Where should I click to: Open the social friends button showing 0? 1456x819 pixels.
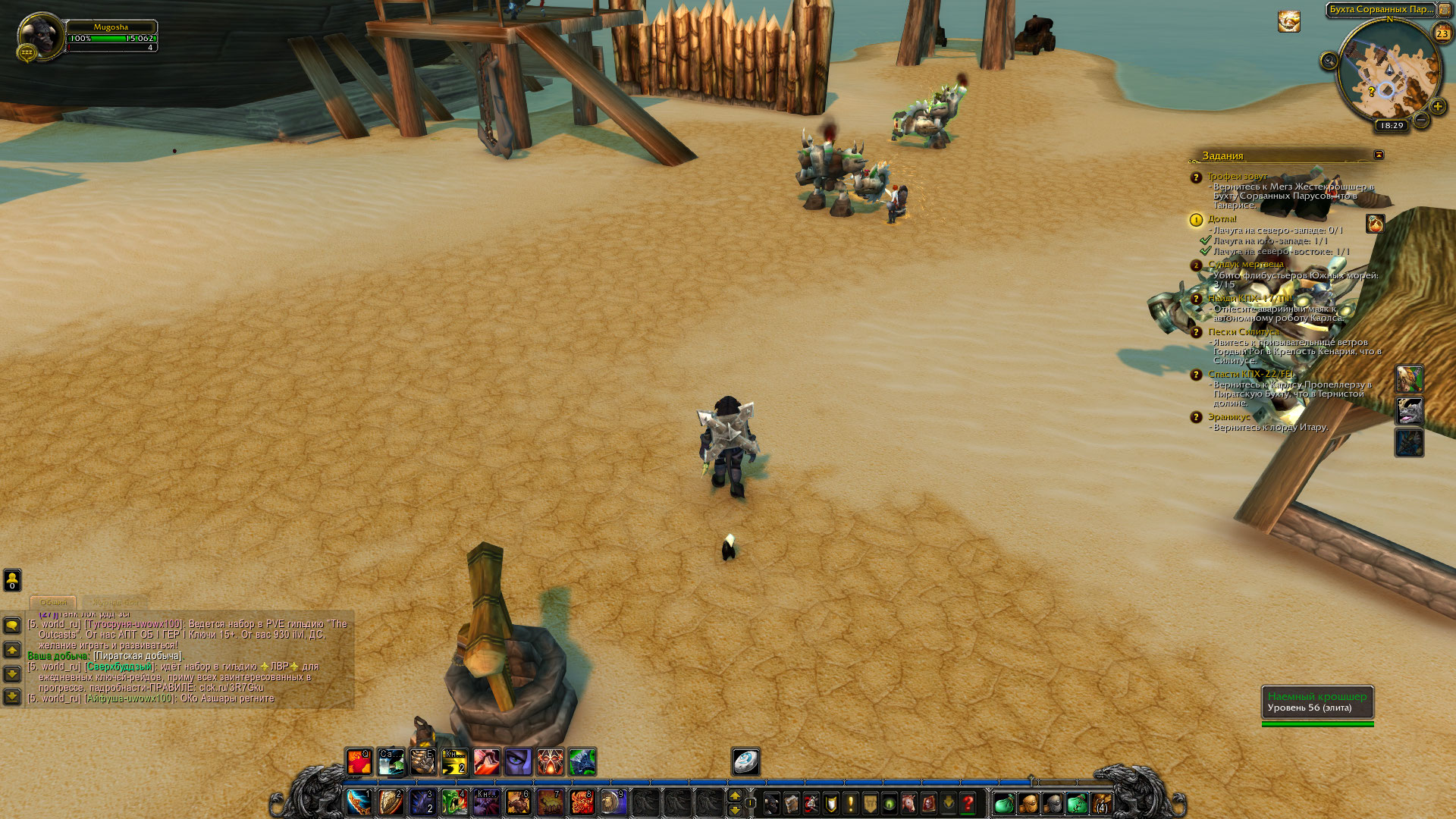12,580
